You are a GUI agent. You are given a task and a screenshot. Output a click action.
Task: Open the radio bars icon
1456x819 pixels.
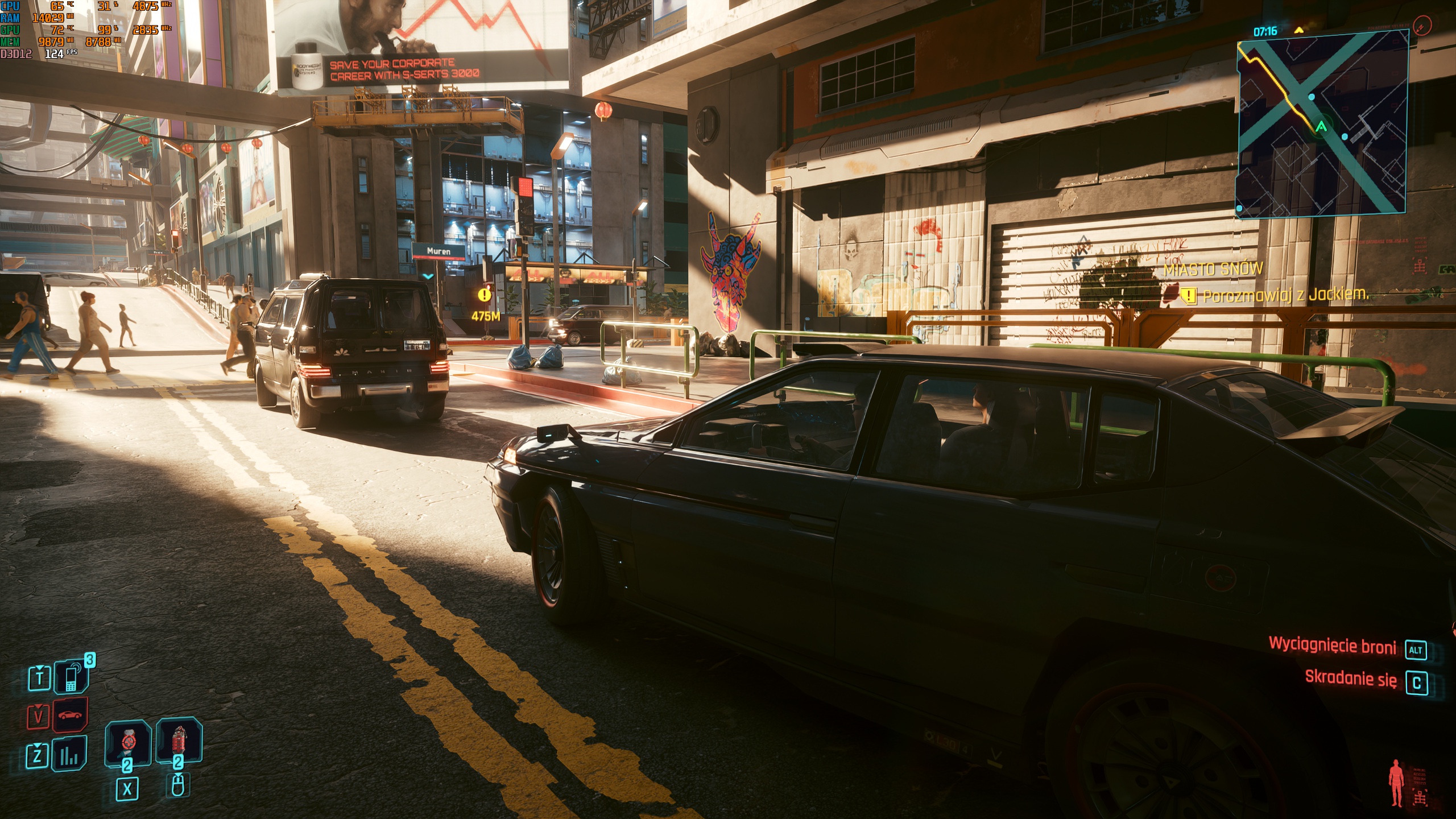click(70, 755)
